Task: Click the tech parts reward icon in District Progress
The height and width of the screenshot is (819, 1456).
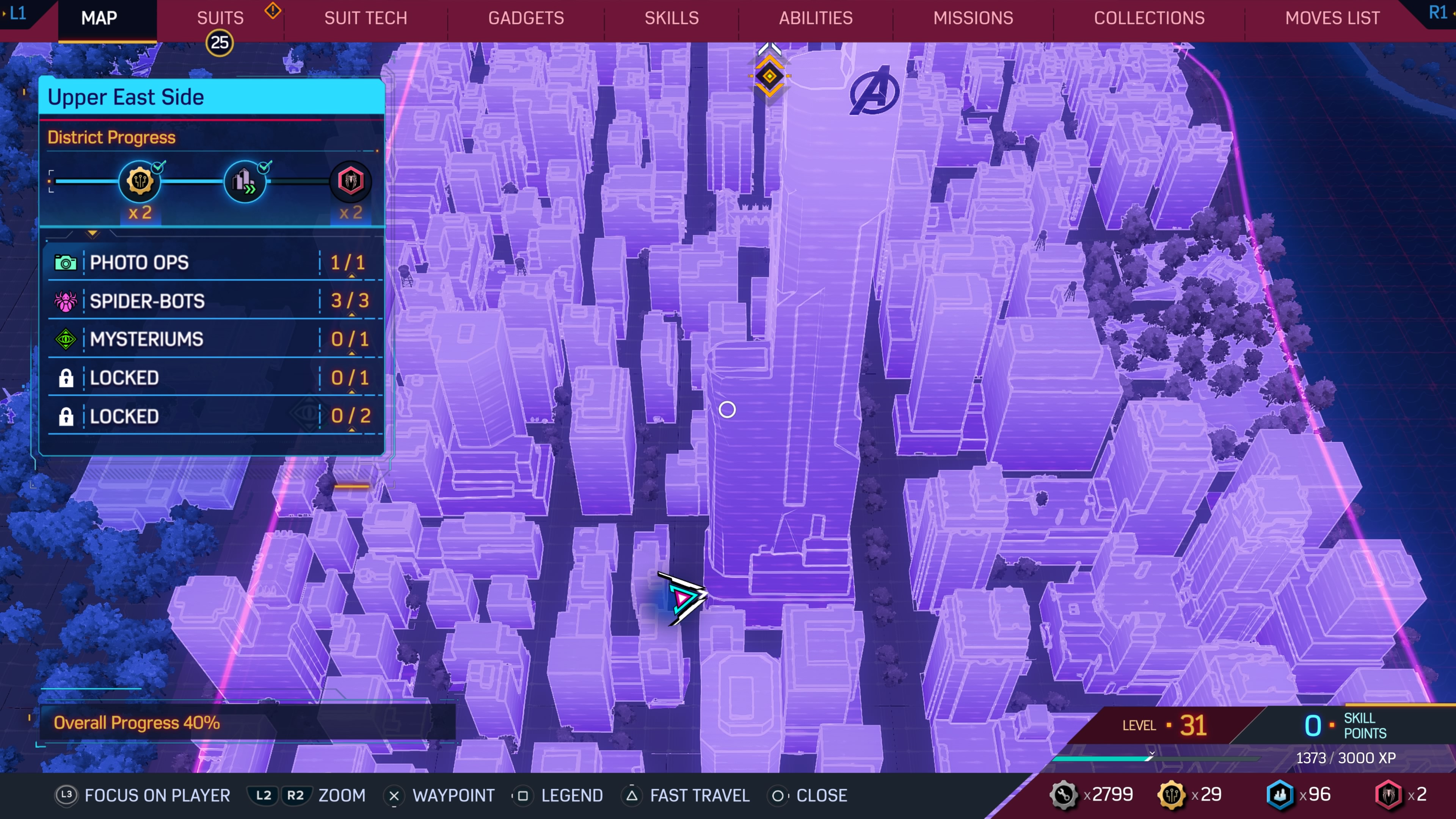Action: (140, 181)
